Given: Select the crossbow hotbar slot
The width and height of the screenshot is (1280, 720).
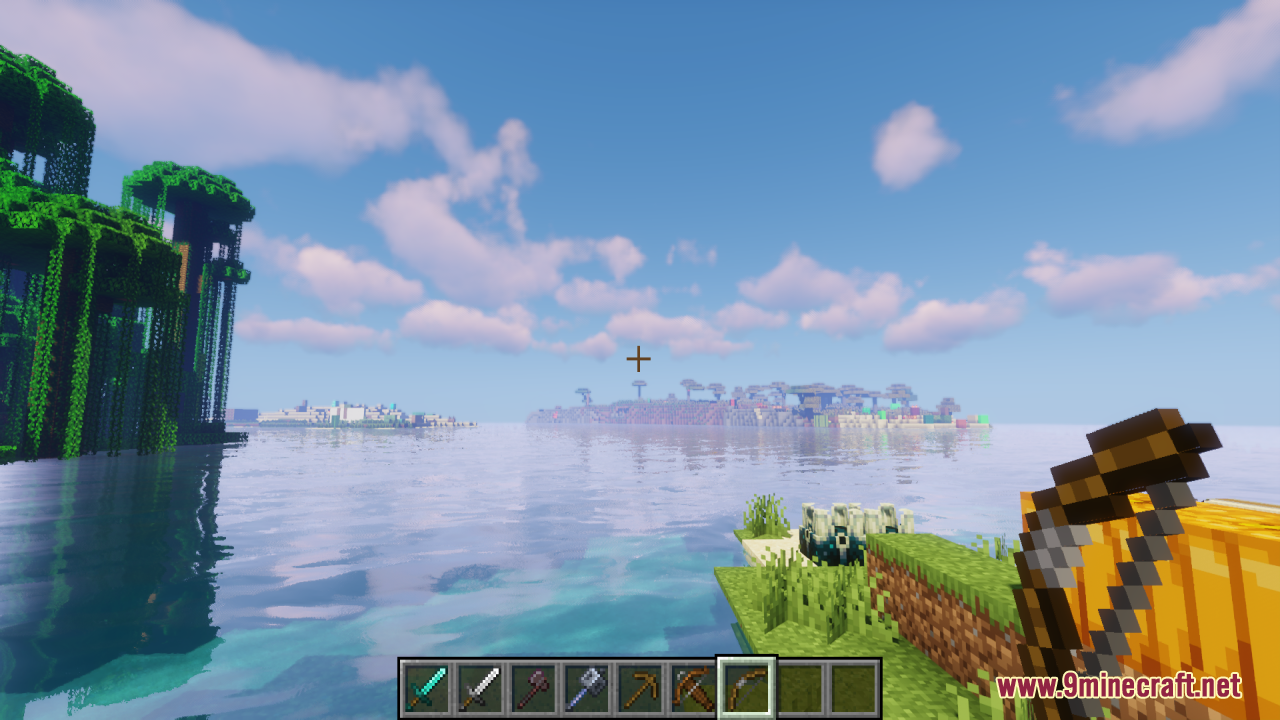Looking at the screenshot, I should [x=694, y=687].
